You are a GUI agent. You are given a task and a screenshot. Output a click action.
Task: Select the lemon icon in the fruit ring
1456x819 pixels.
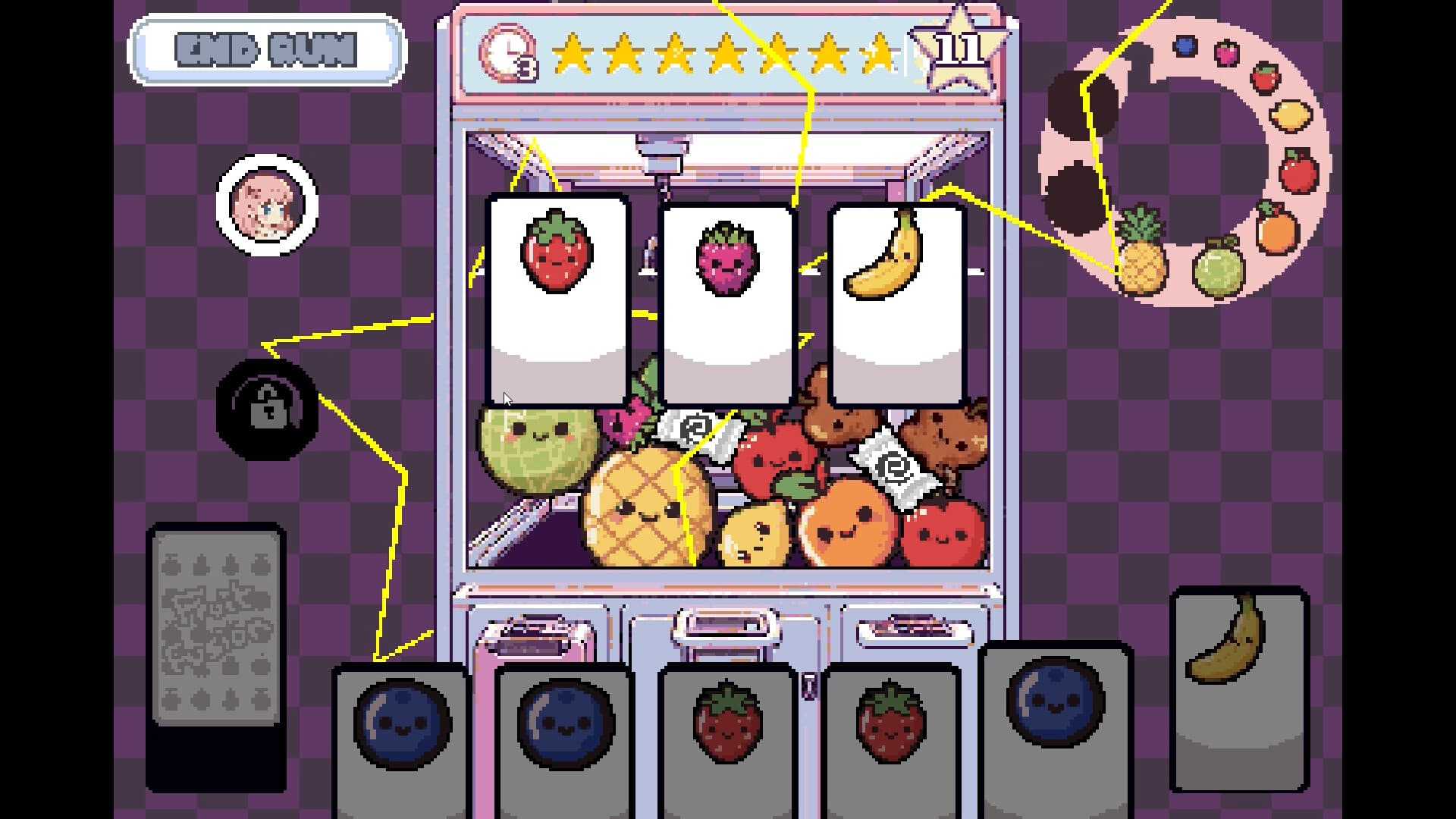1291,115
